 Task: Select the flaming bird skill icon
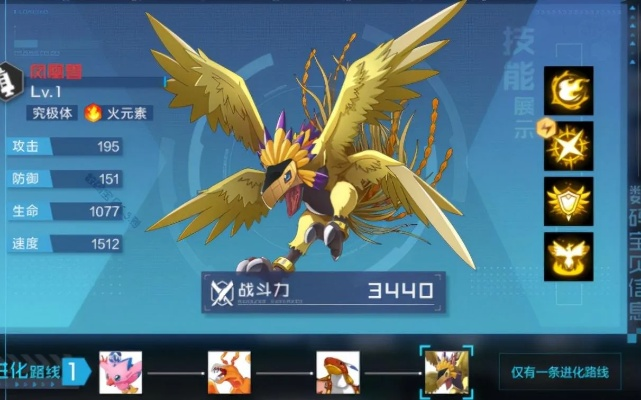tap(569, 91)
